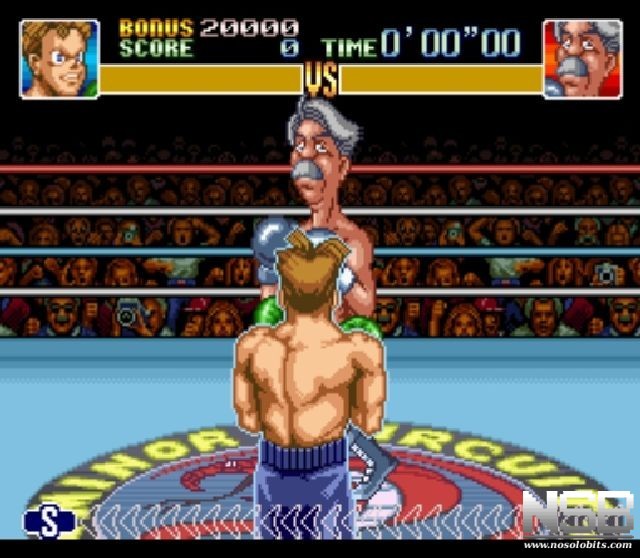Select the gray-haired opponent's portrait
Screen dimensions: 640x558
(x=581, y=59)
